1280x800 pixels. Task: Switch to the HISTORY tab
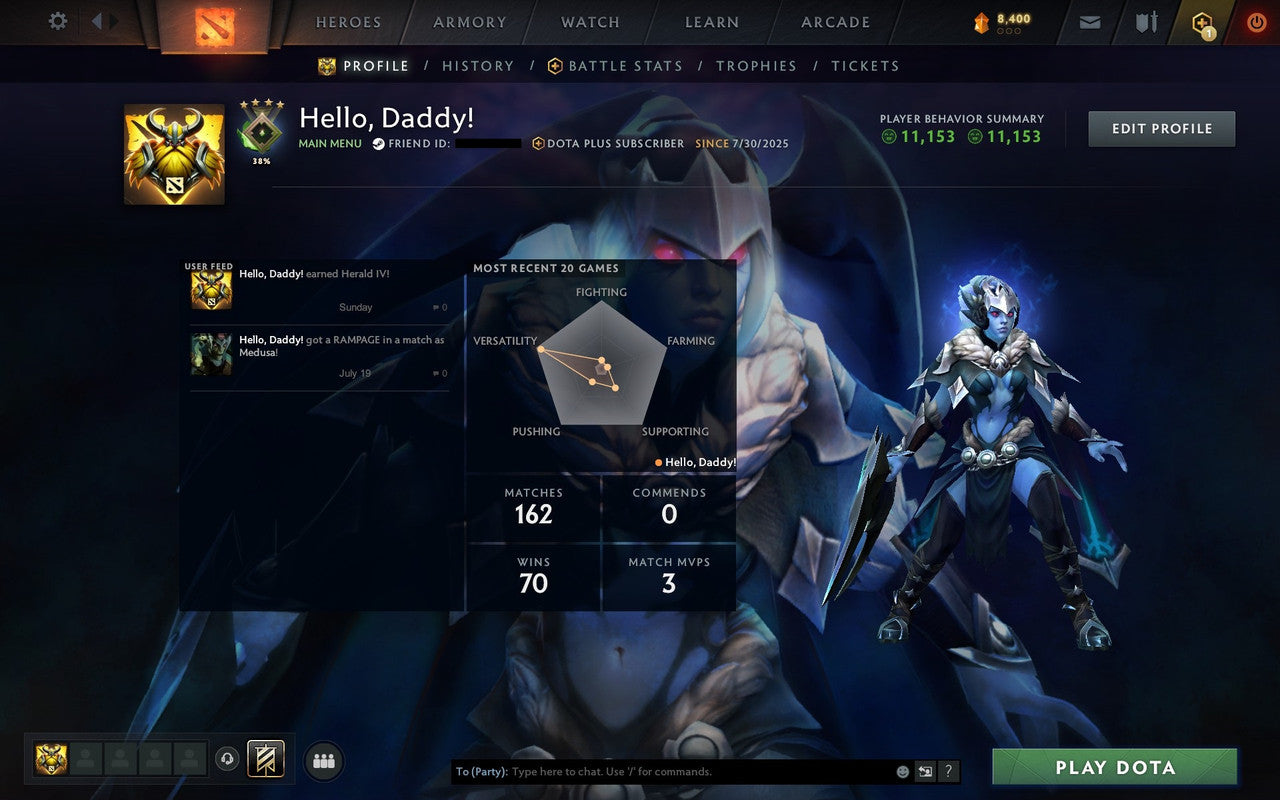[x=478, y=66]
